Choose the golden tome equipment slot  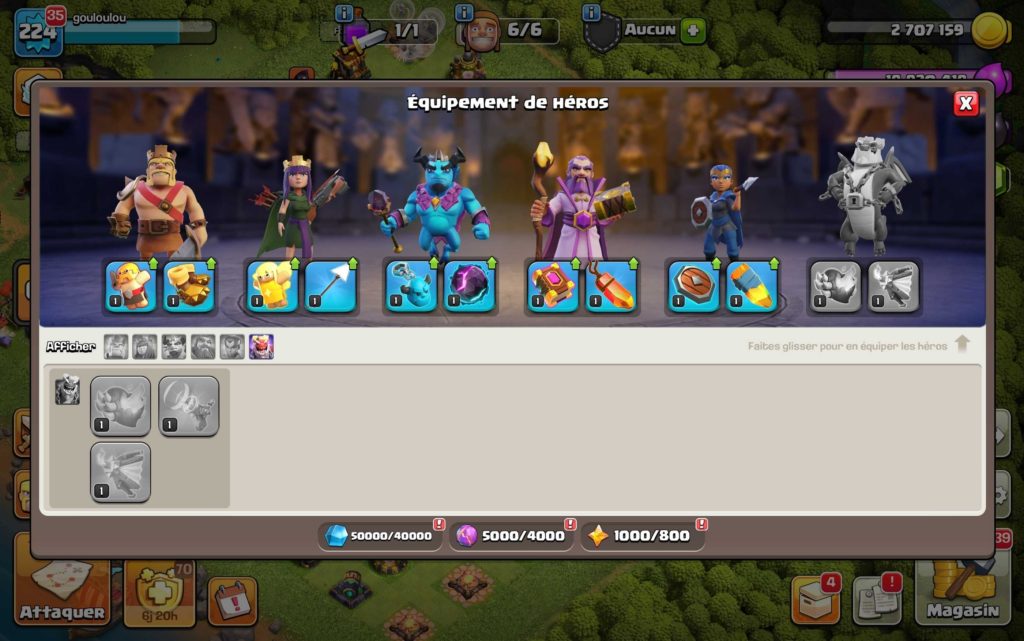552,286
